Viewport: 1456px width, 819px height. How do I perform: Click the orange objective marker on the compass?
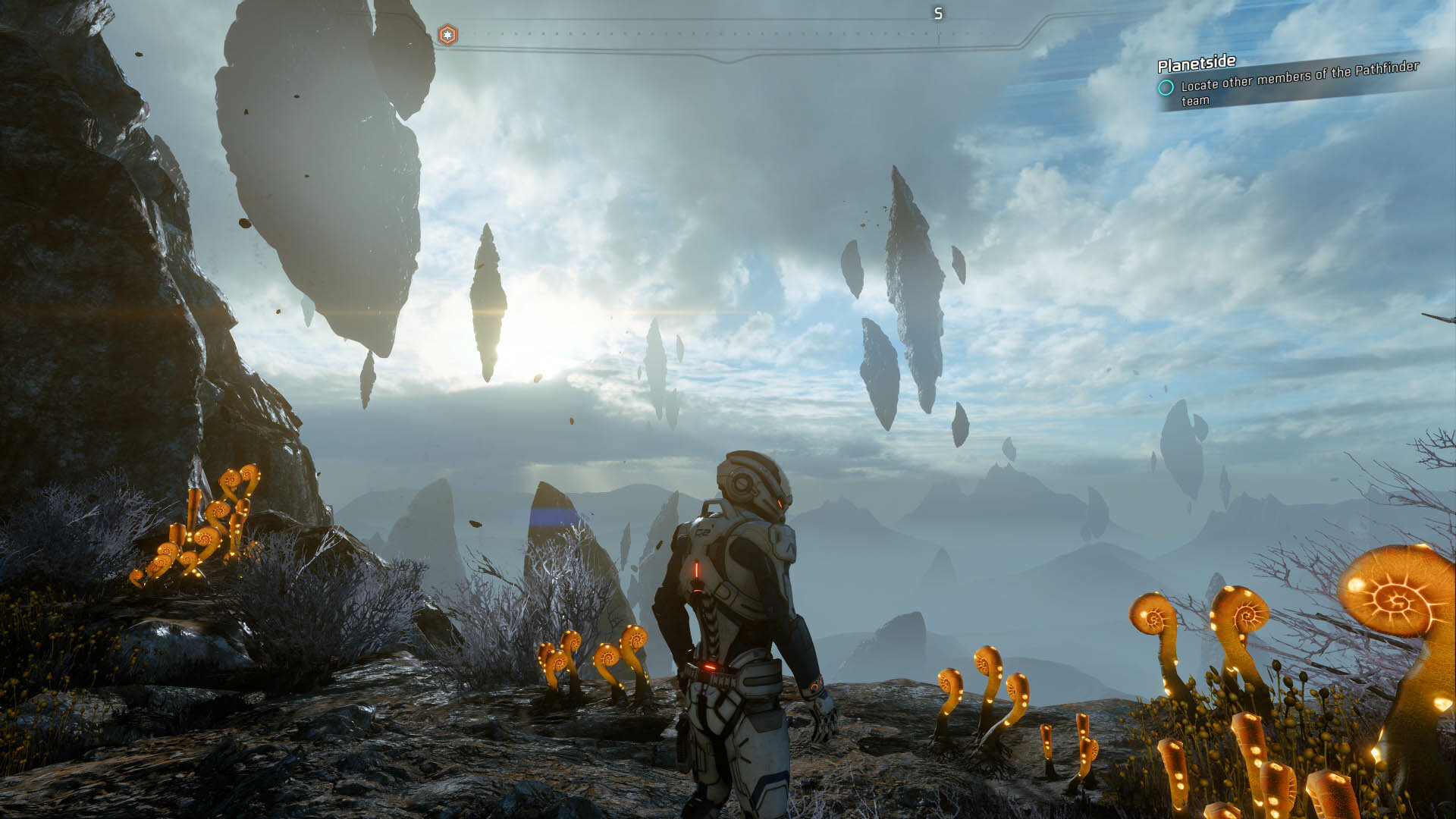[x=447, y=35]
